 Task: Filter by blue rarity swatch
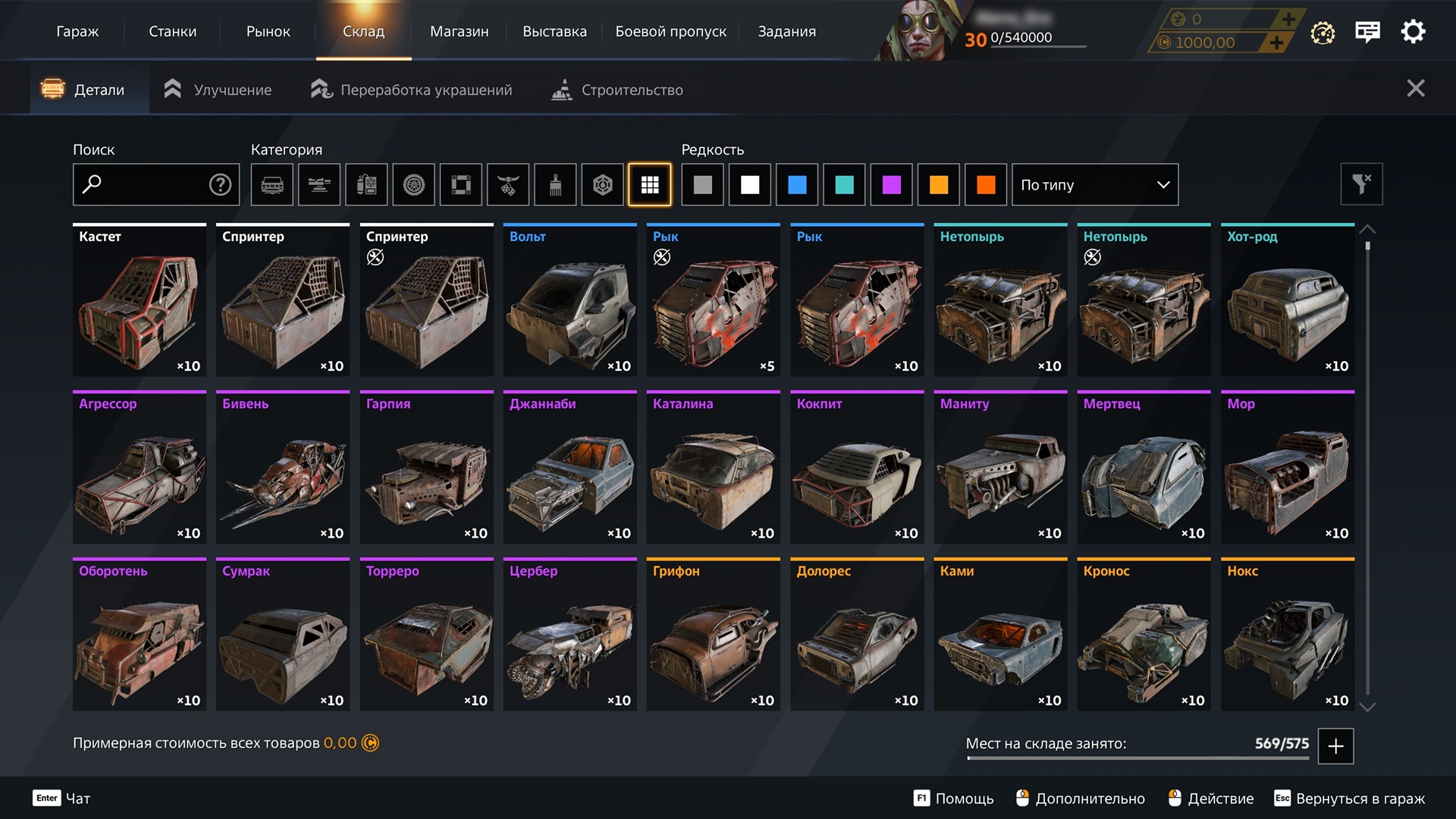pyautogui.click(x=797, y=184)
